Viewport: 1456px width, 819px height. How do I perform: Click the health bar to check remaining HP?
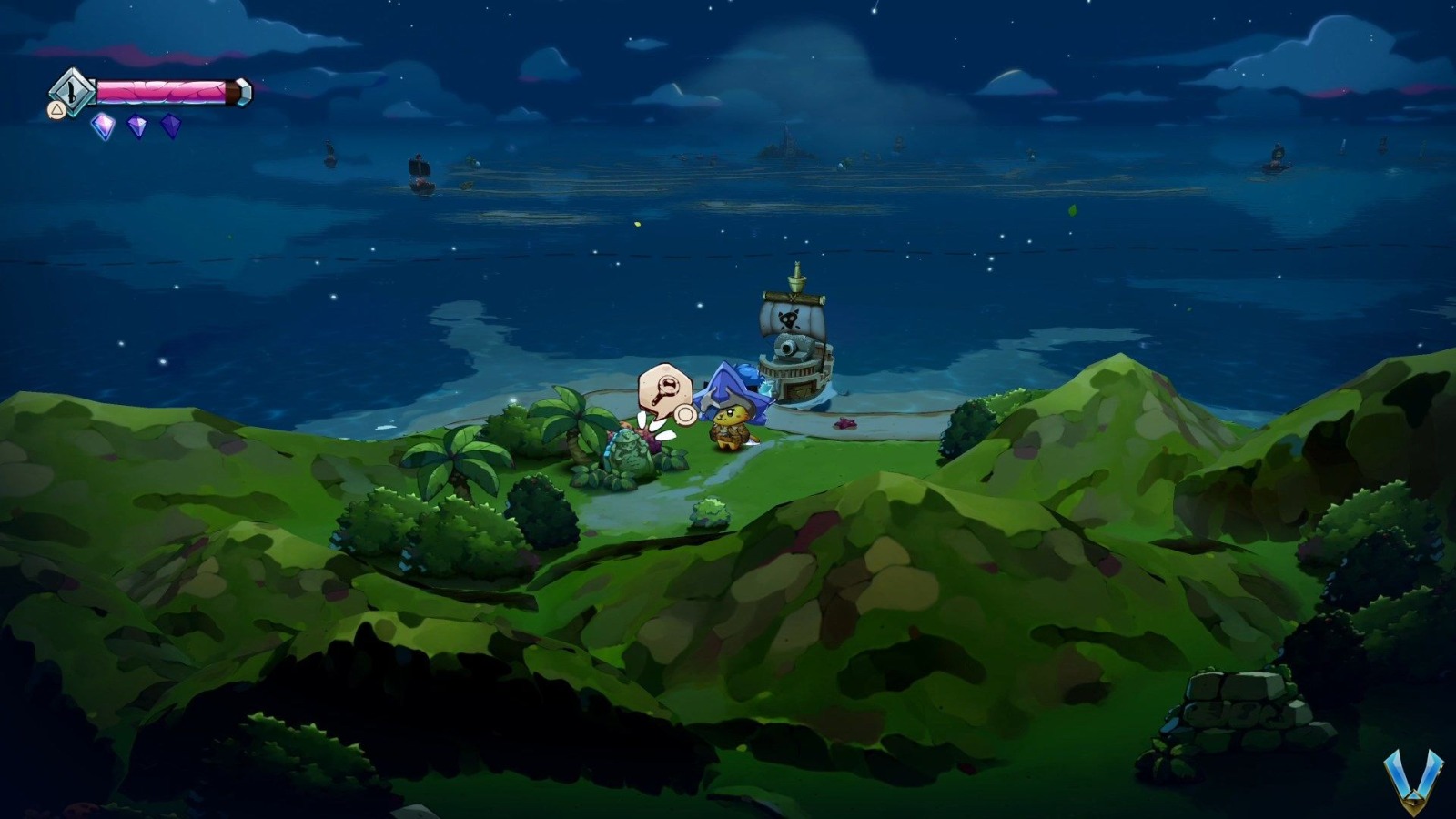(159, 91)
